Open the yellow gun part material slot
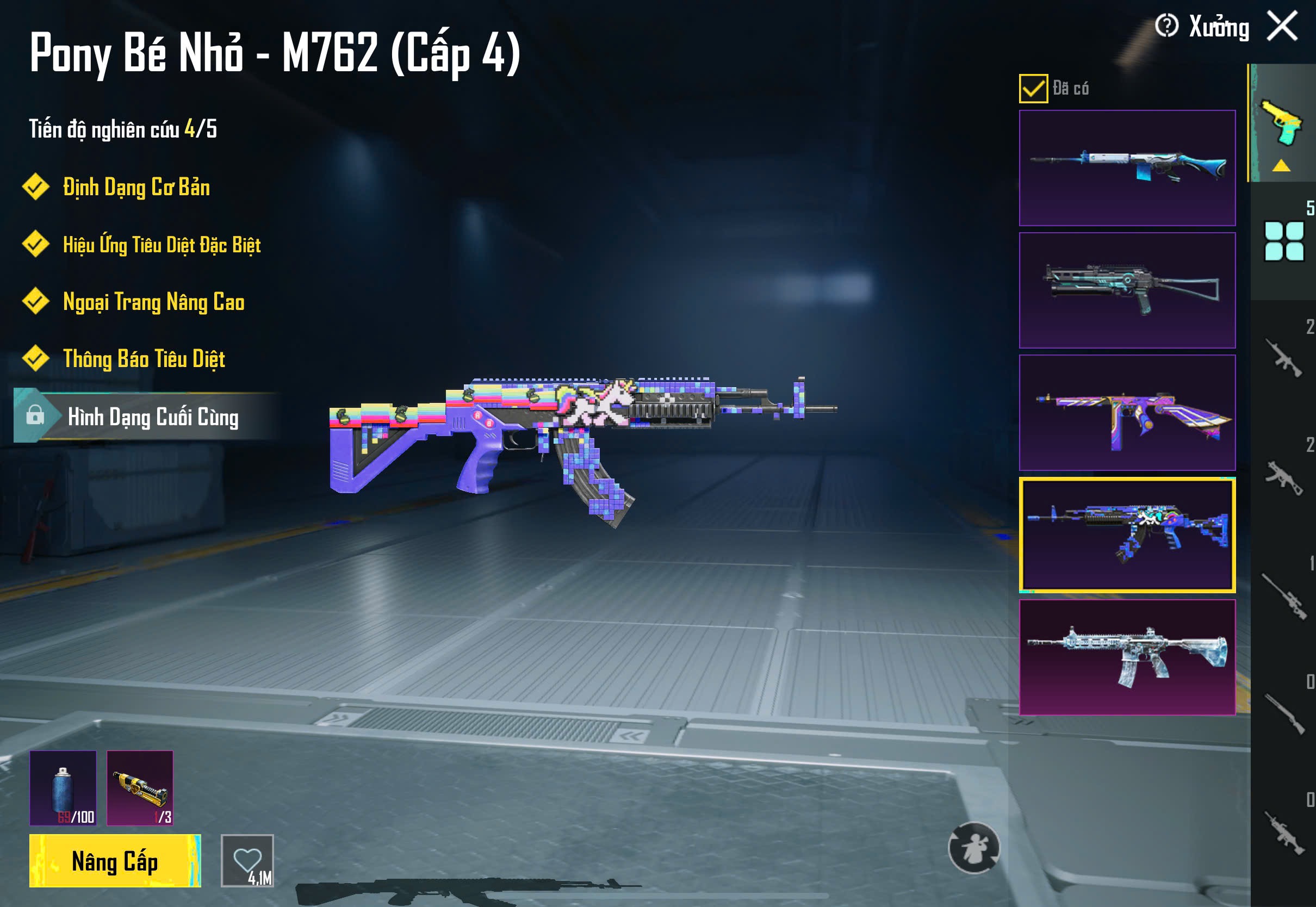The width and height of the screenshot is (1316, 907). (x=140, y=788)
